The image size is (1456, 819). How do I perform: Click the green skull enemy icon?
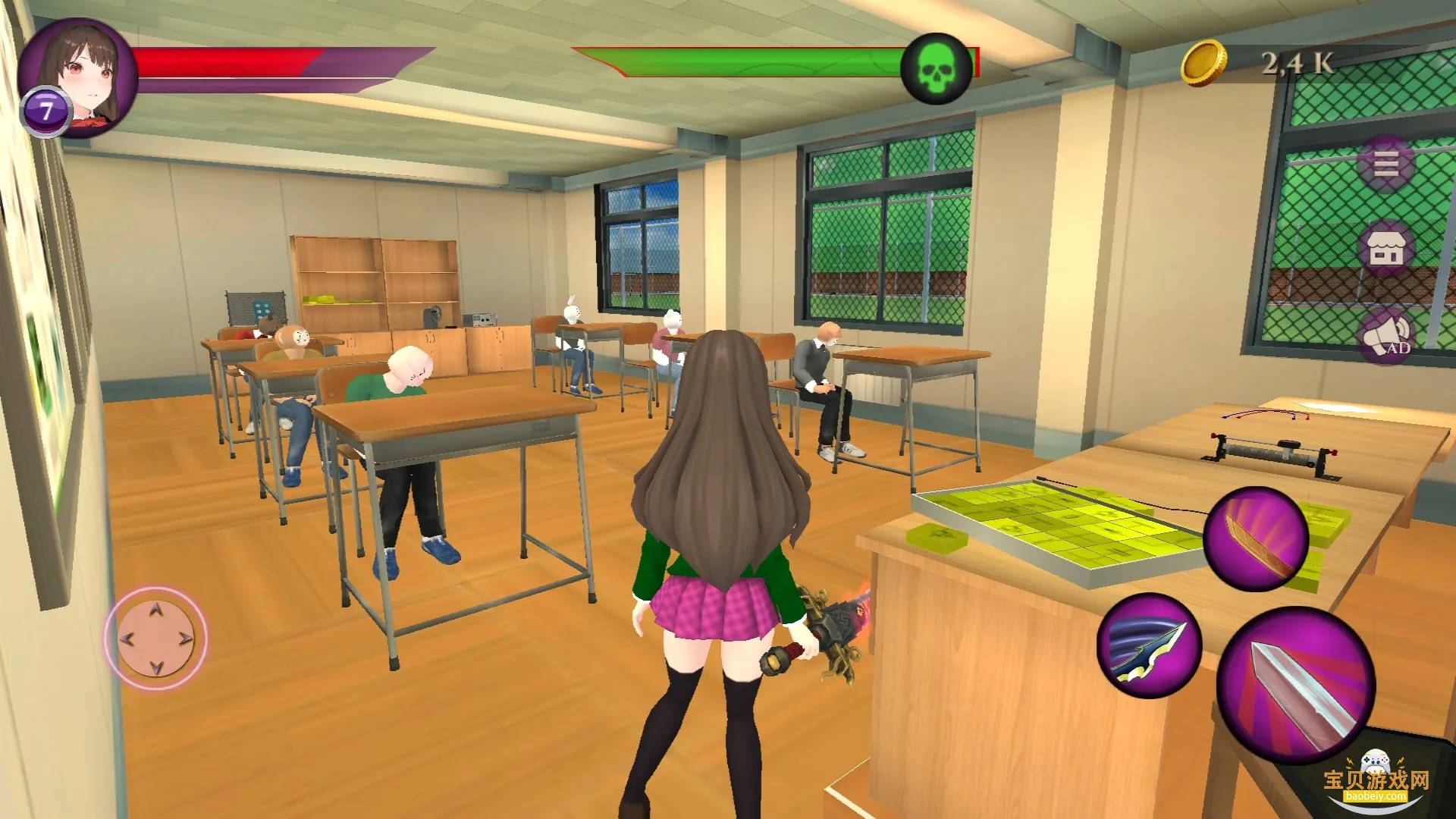(x=936, y=69)
